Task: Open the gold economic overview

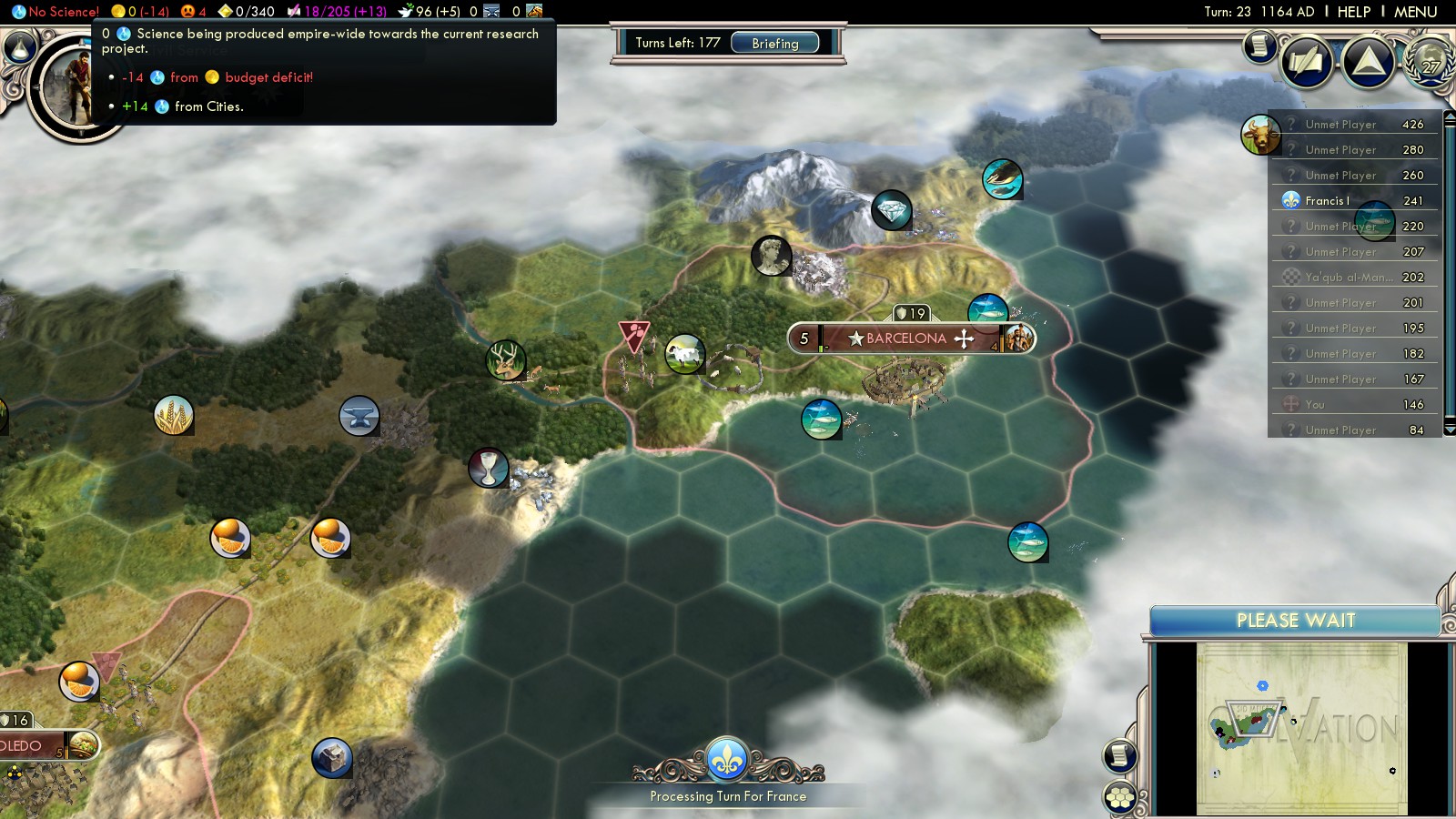Action: (x=140, y=12)
